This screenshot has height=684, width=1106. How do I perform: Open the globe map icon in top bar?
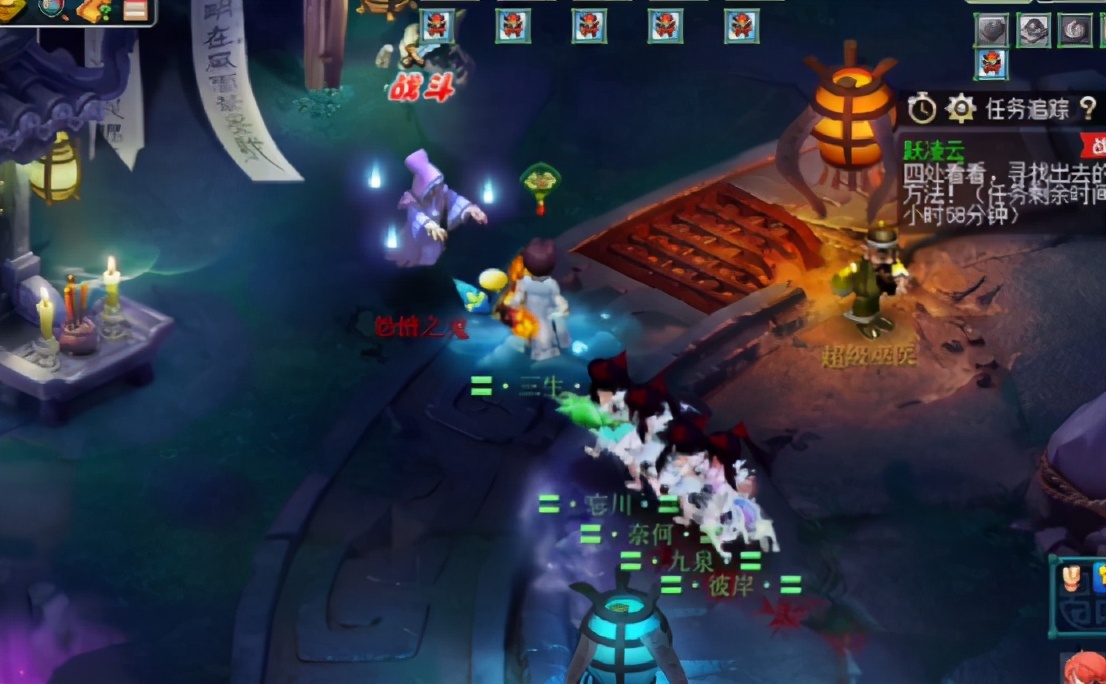click(x=52, y=9)
